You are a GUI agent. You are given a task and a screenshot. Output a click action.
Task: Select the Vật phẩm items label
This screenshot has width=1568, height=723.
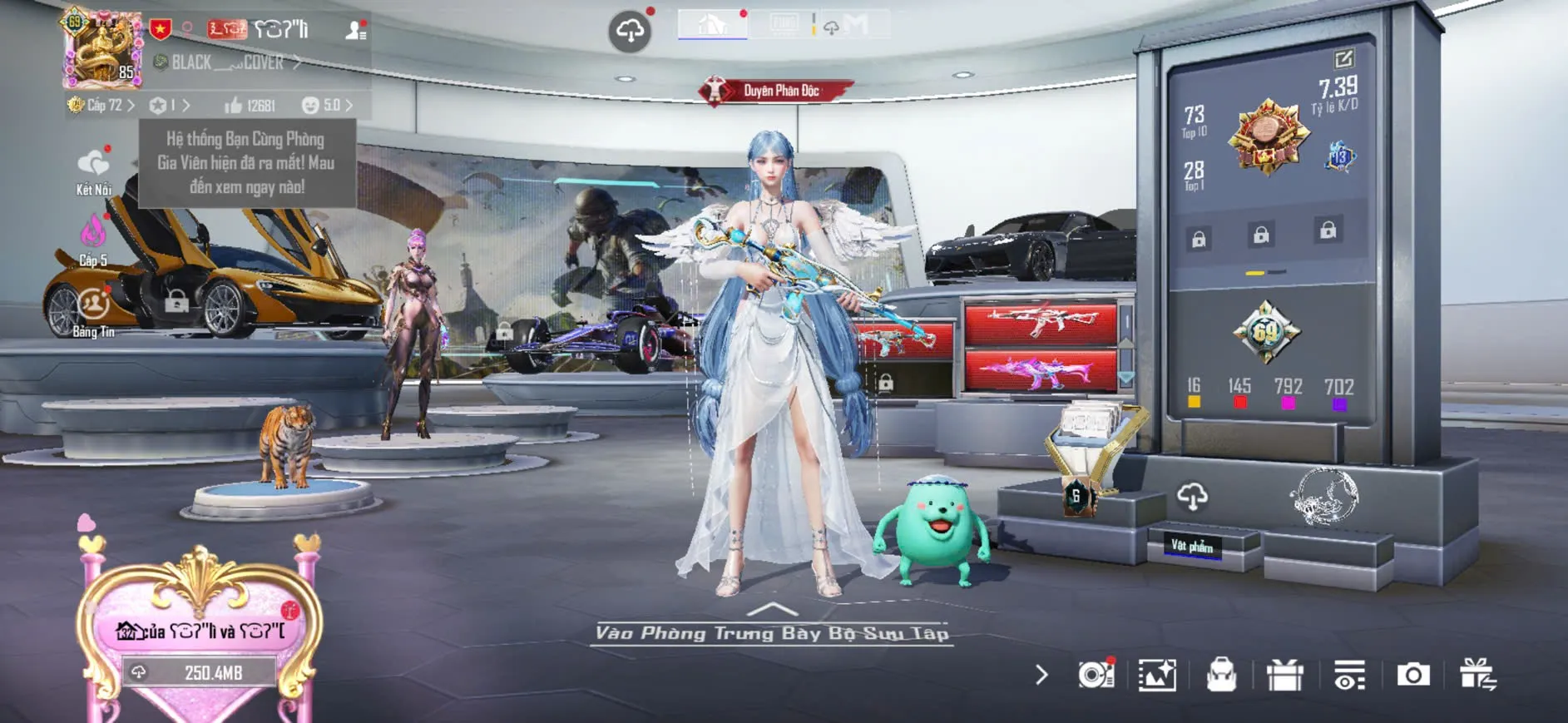pos(1192,546)
